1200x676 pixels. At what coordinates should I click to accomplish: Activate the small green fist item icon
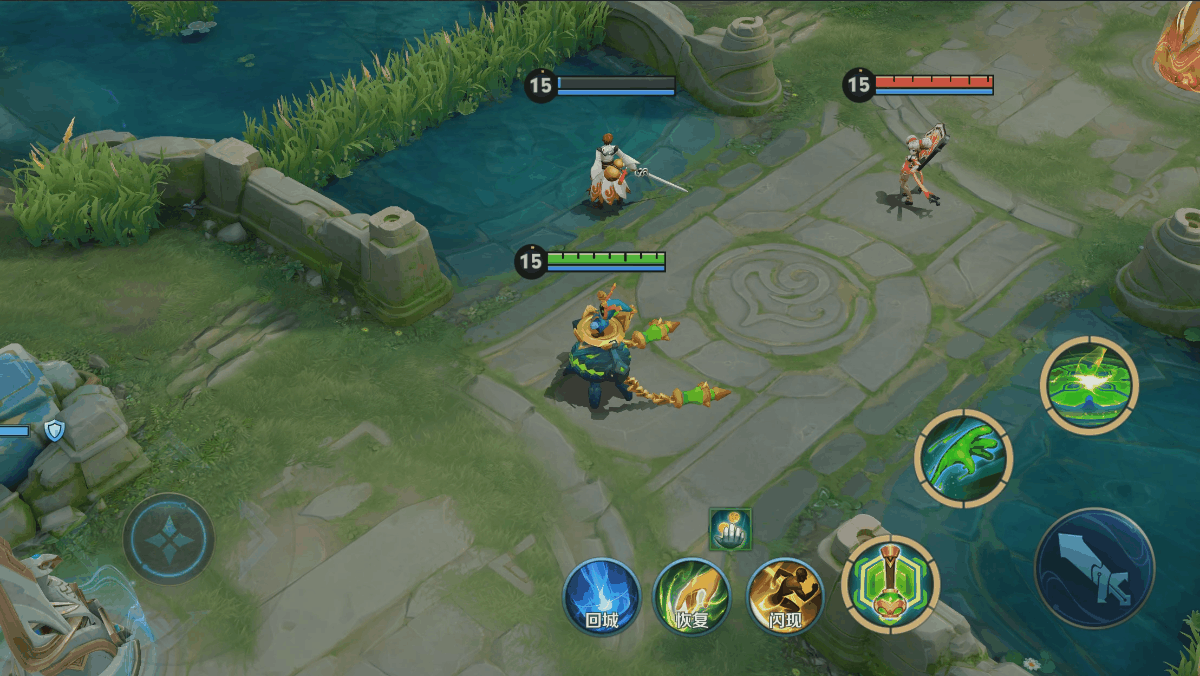730,529
